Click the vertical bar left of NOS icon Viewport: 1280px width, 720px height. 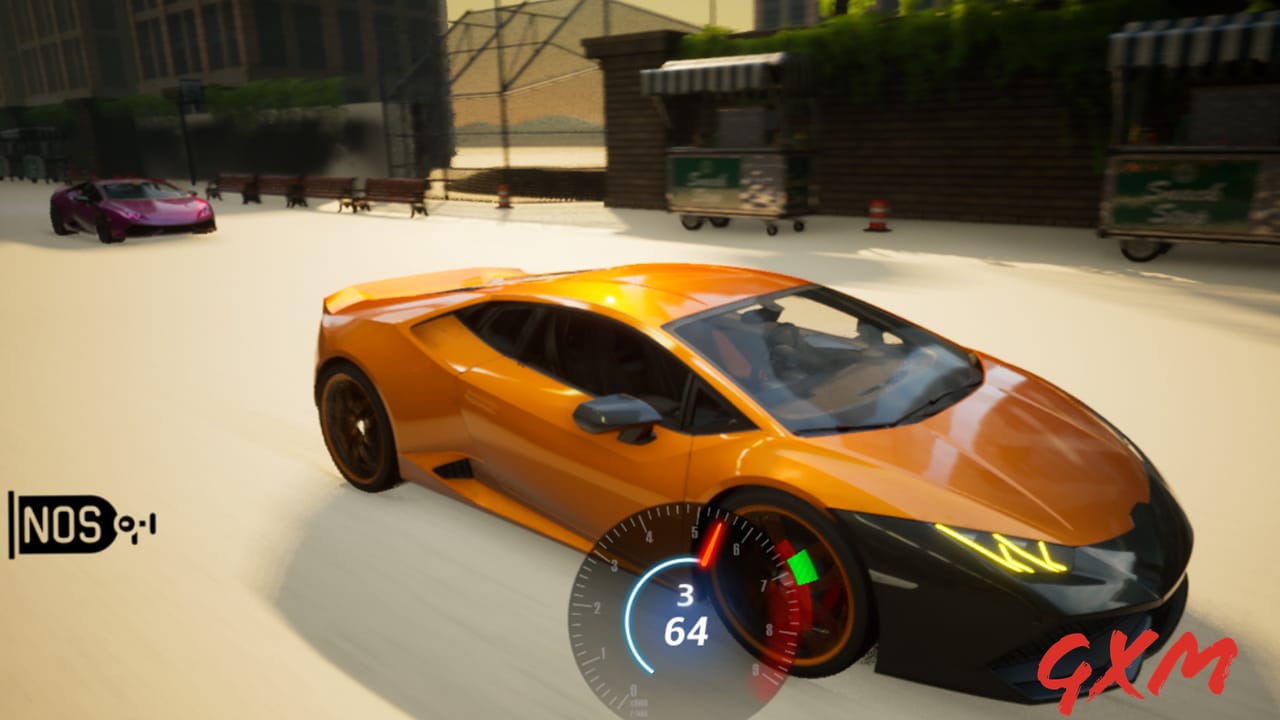click(12, 525)
